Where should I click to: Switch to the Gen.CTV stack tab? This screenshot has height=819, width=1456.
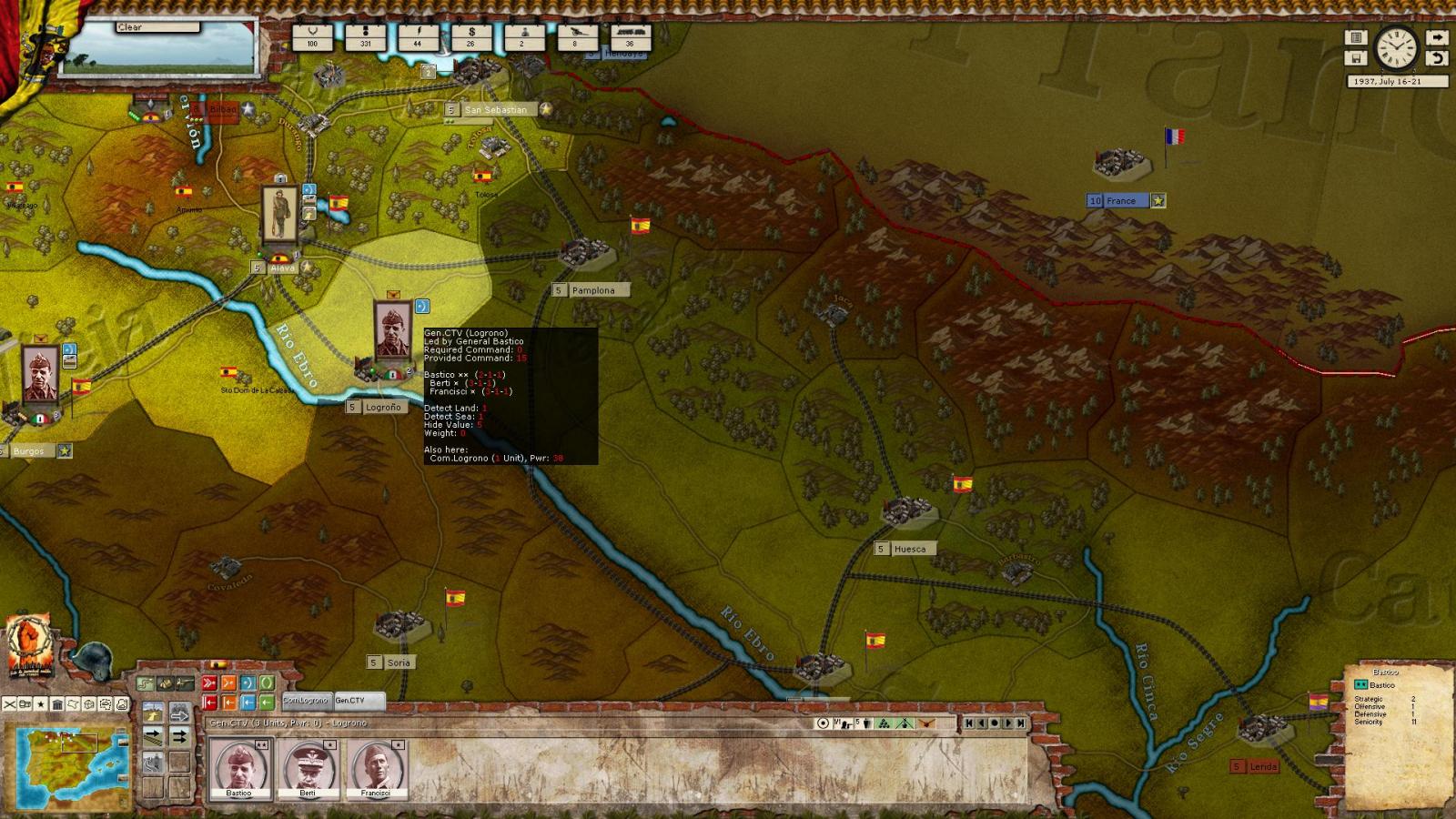(358, 701)
